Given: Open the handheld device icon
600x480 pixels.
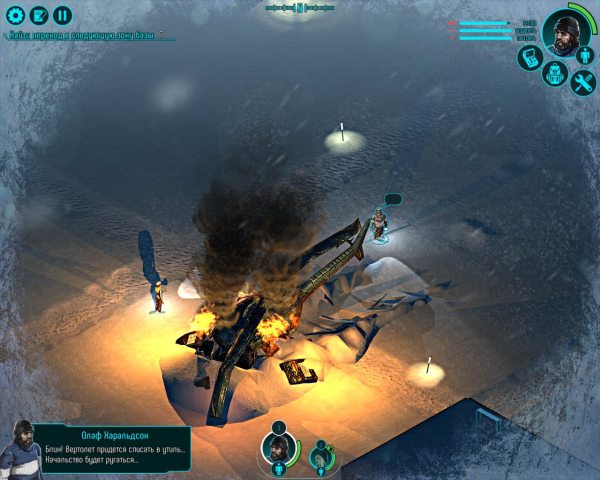Looking at the screenshot, I should 530,57.
